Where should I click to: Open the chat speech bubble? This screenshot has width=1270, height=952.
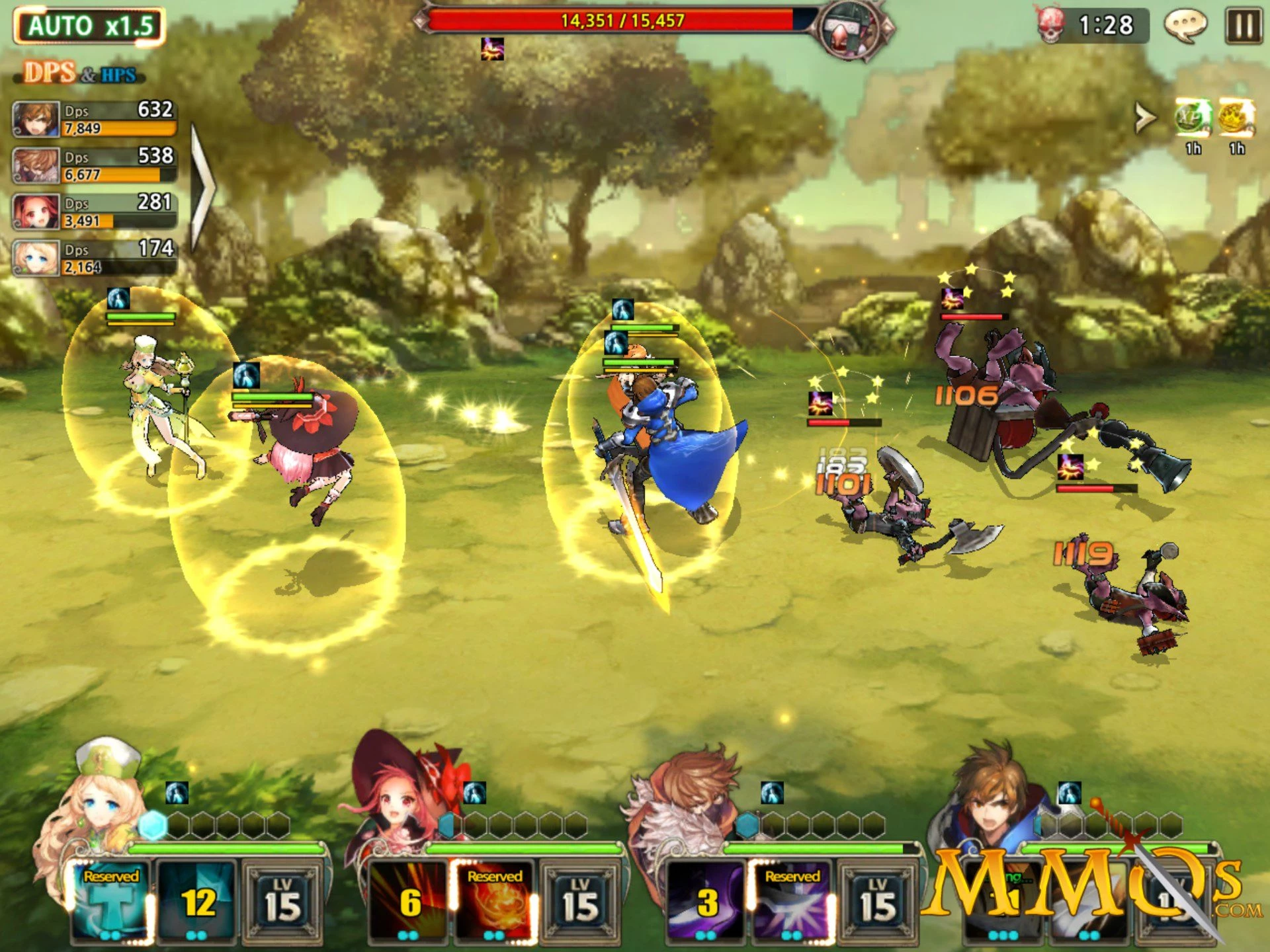click(x=1185, y=26)
